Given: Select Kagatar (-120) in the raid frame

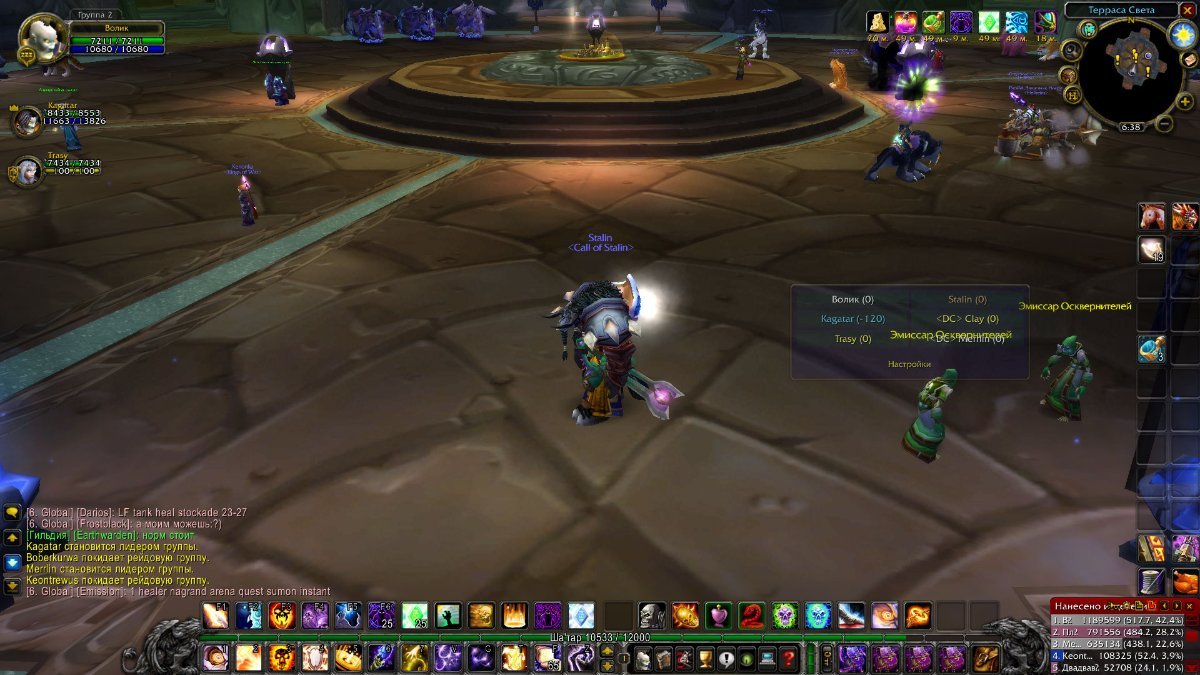Looking at the screenshot, I should 852,319.
